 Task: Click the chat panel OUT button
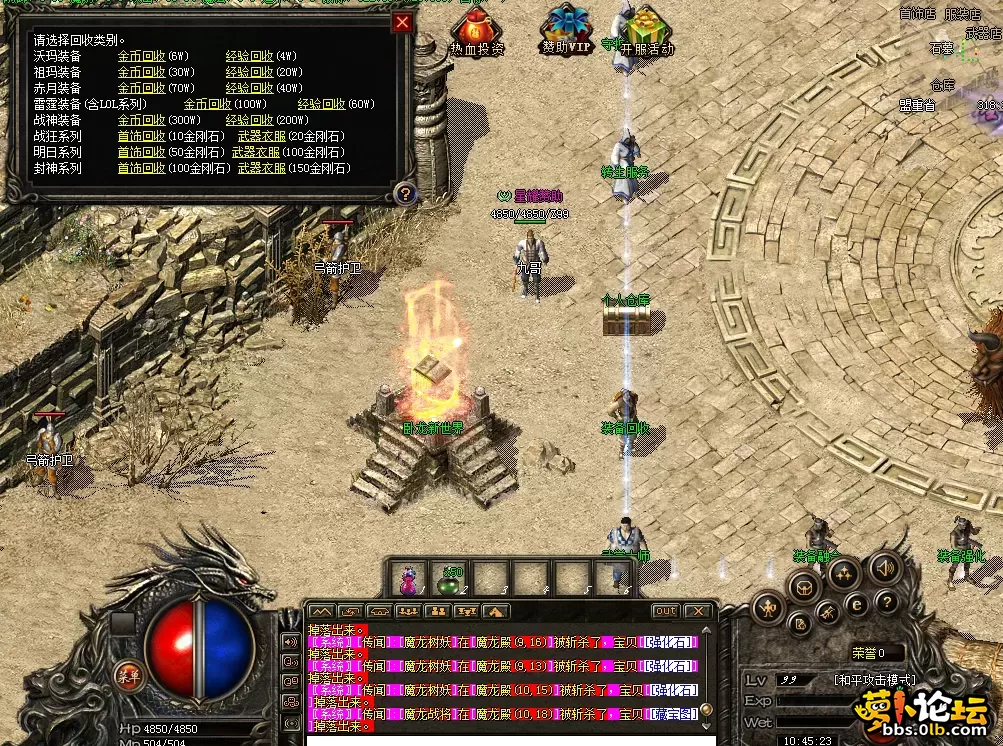pos(665,610)
